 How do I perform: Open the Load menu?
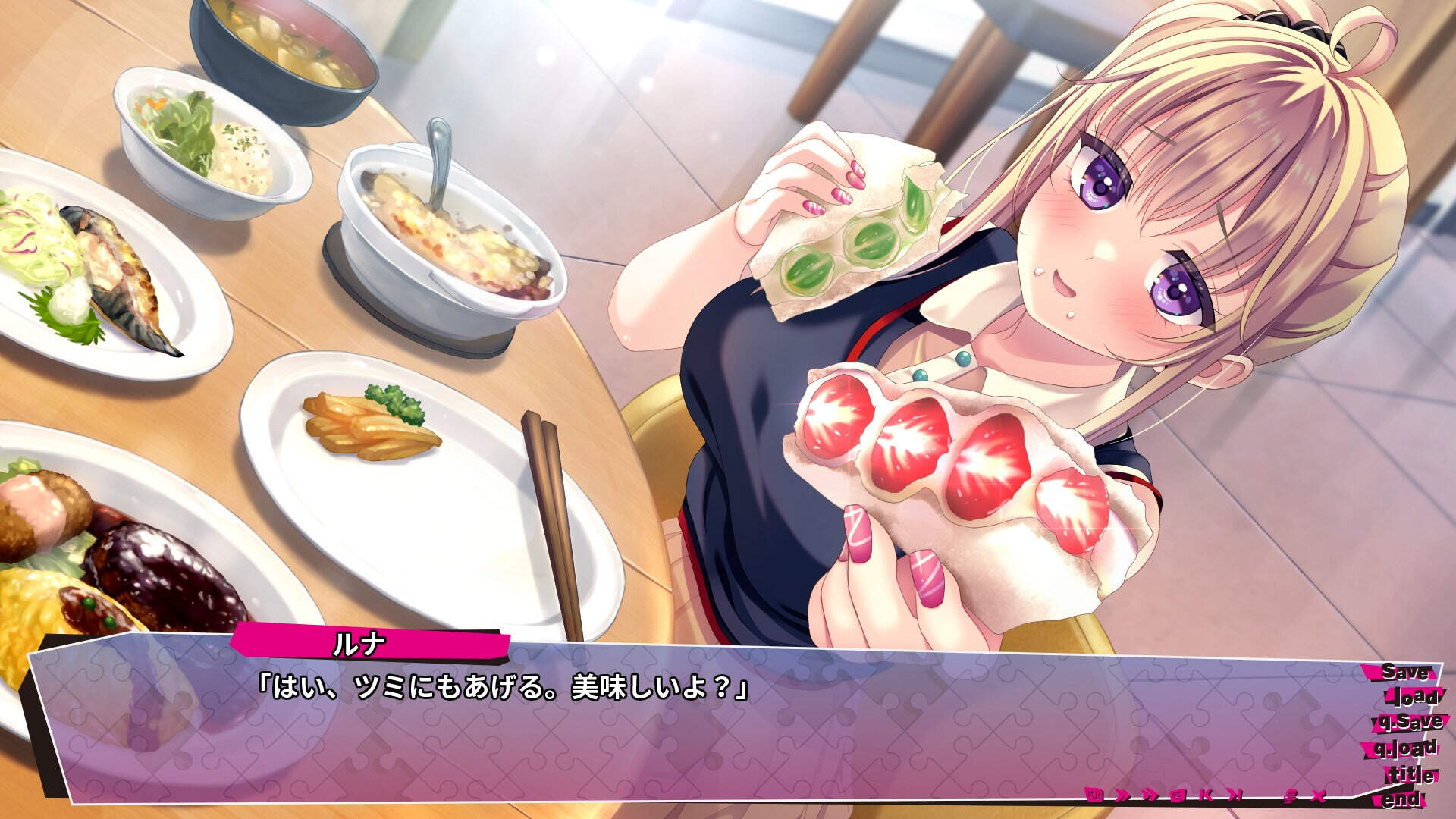pyautogui.click(x=1410, y=697)
